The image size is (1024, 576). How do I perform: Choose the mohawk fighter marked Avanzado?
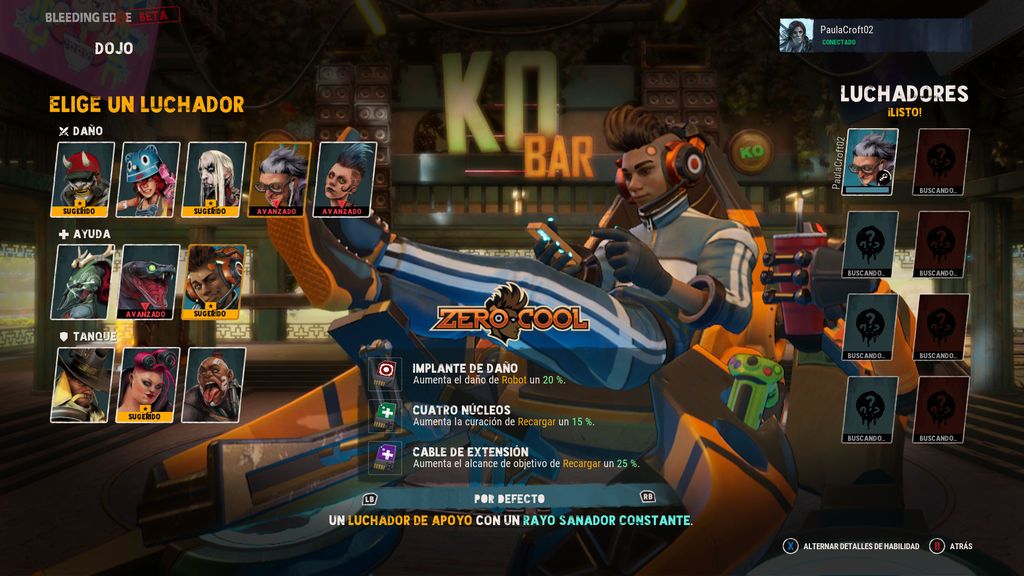[346, 179]
